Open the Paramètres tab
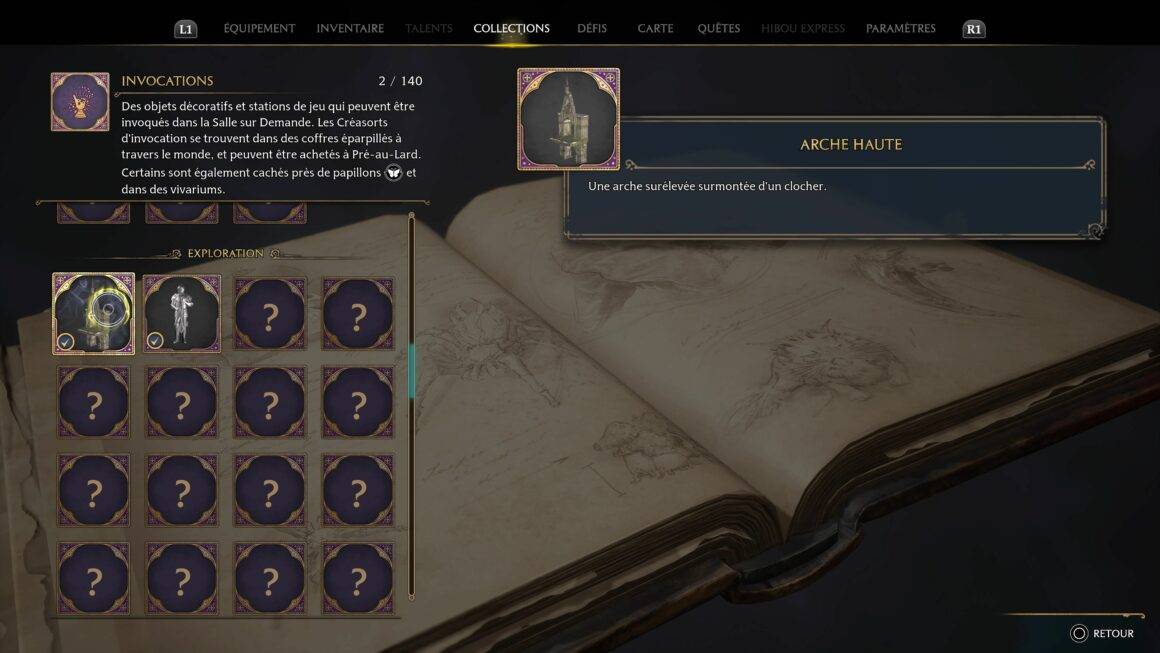1160x653 pixels. (x=900, y=28)
